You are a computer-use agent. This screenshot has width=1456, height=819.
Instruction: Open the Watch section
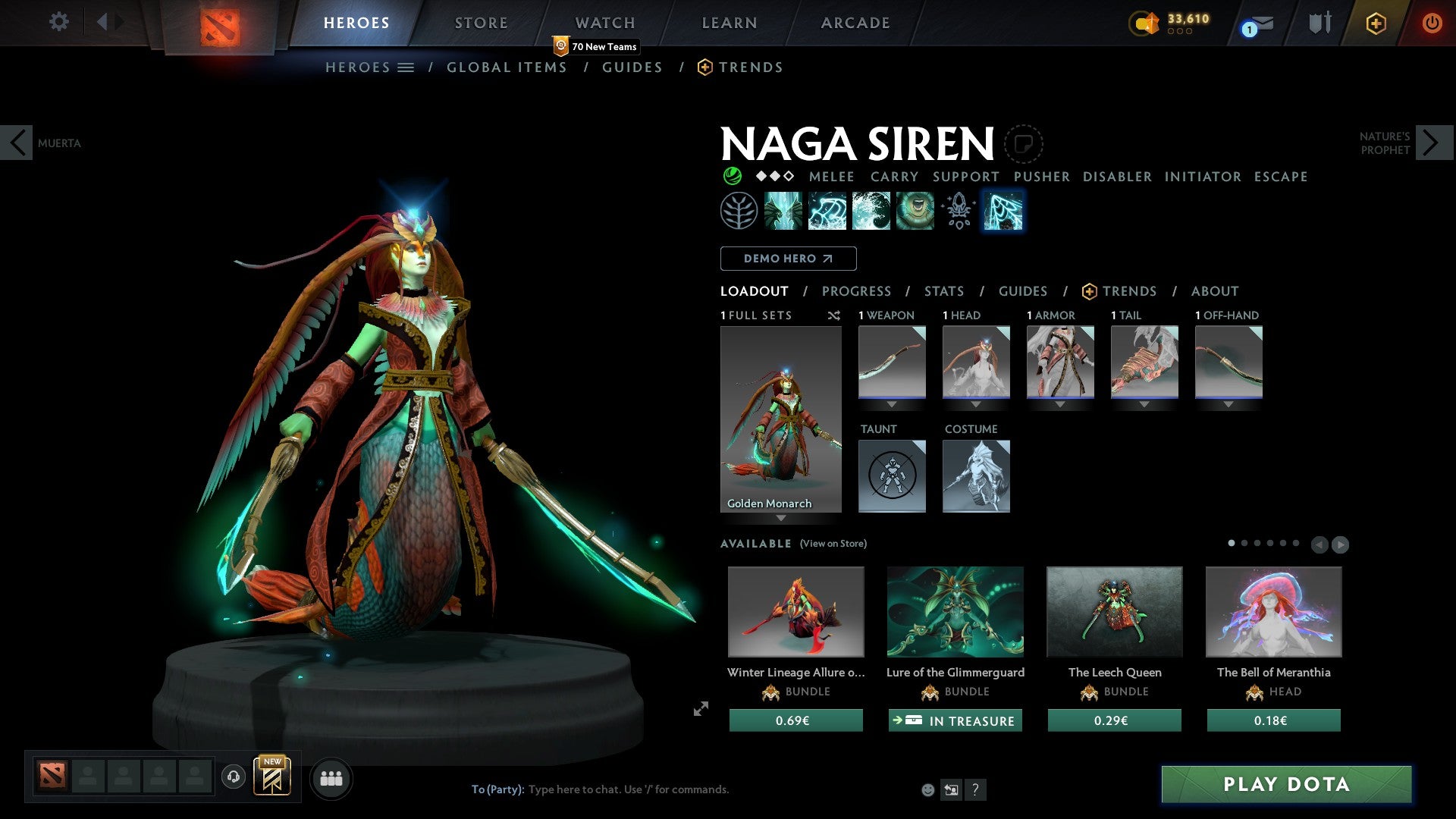click(604, 23)
